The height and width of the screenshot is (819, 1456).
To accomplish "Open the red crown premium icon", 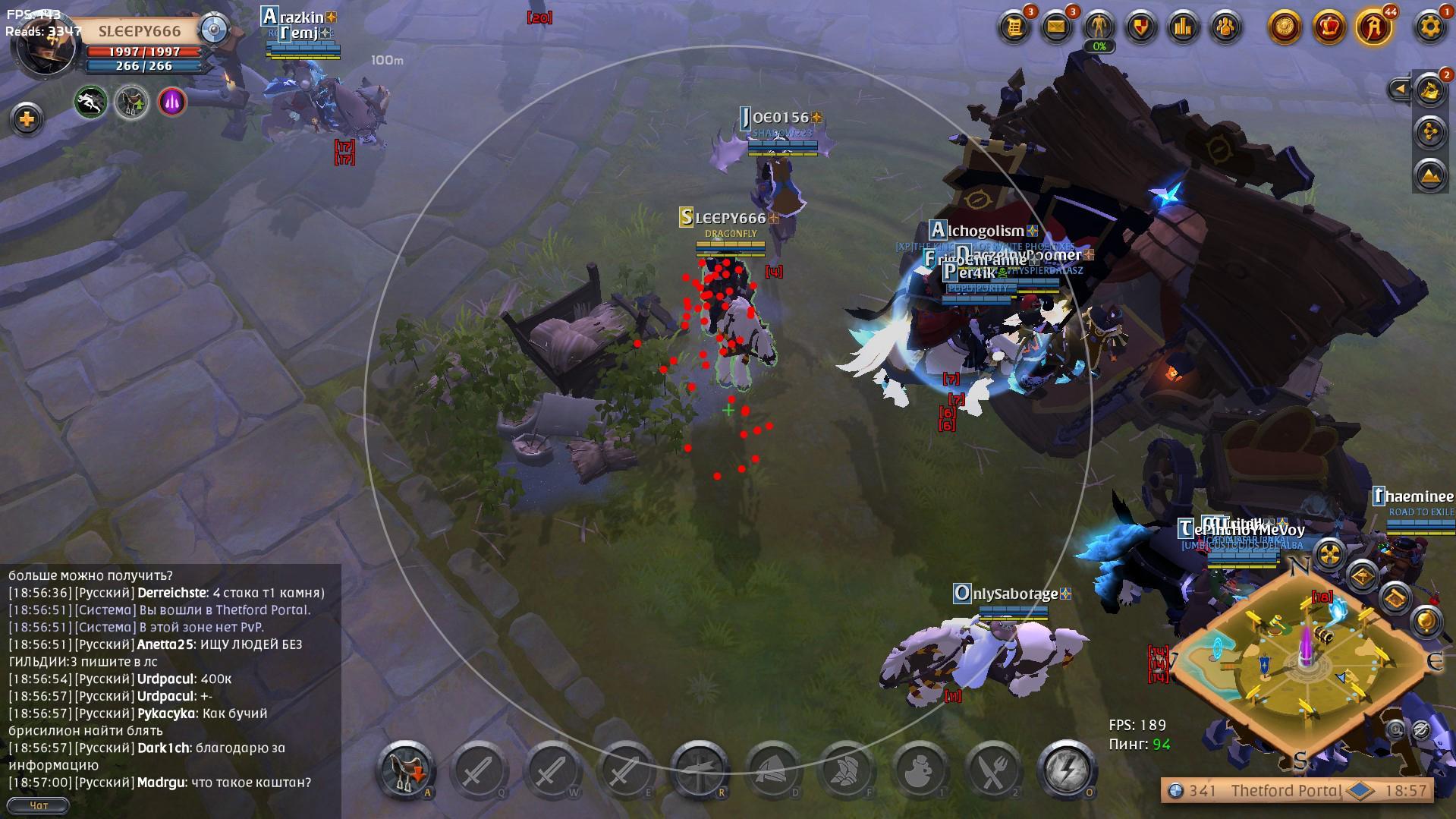I will pyautogui.click(x=1329, y=28).
